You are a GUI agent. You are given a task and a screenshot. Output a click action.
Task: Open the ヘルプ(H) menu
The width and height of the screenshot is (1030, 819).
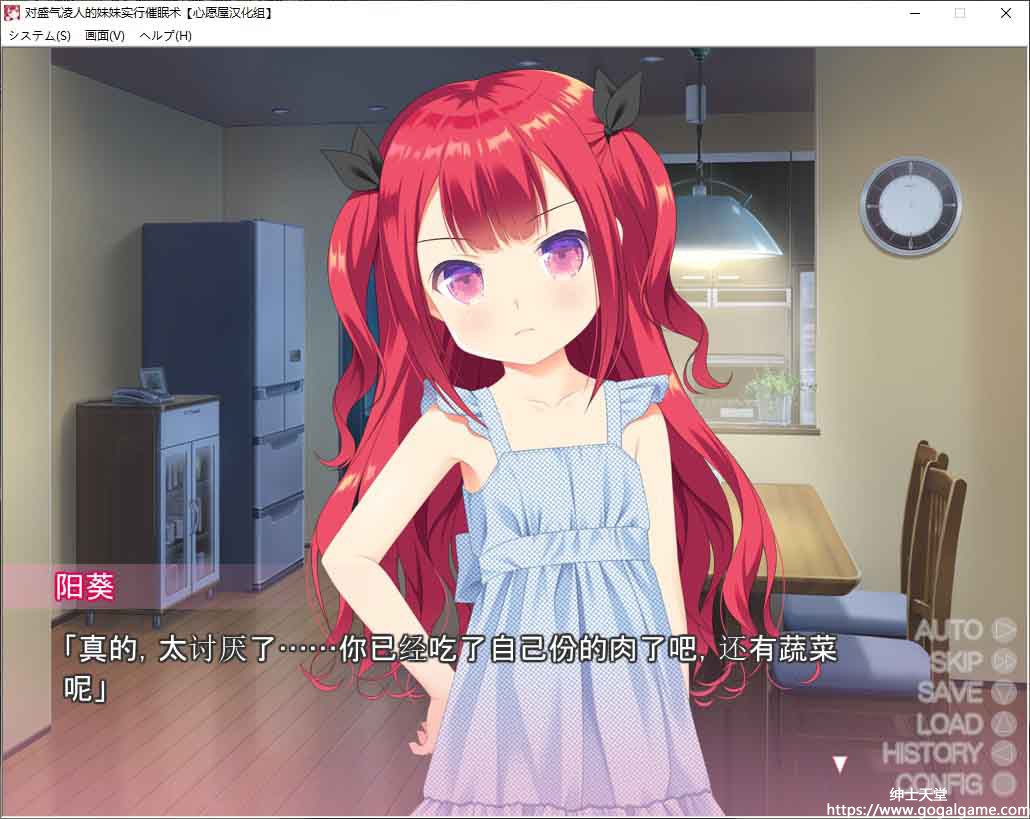[165, 35]
